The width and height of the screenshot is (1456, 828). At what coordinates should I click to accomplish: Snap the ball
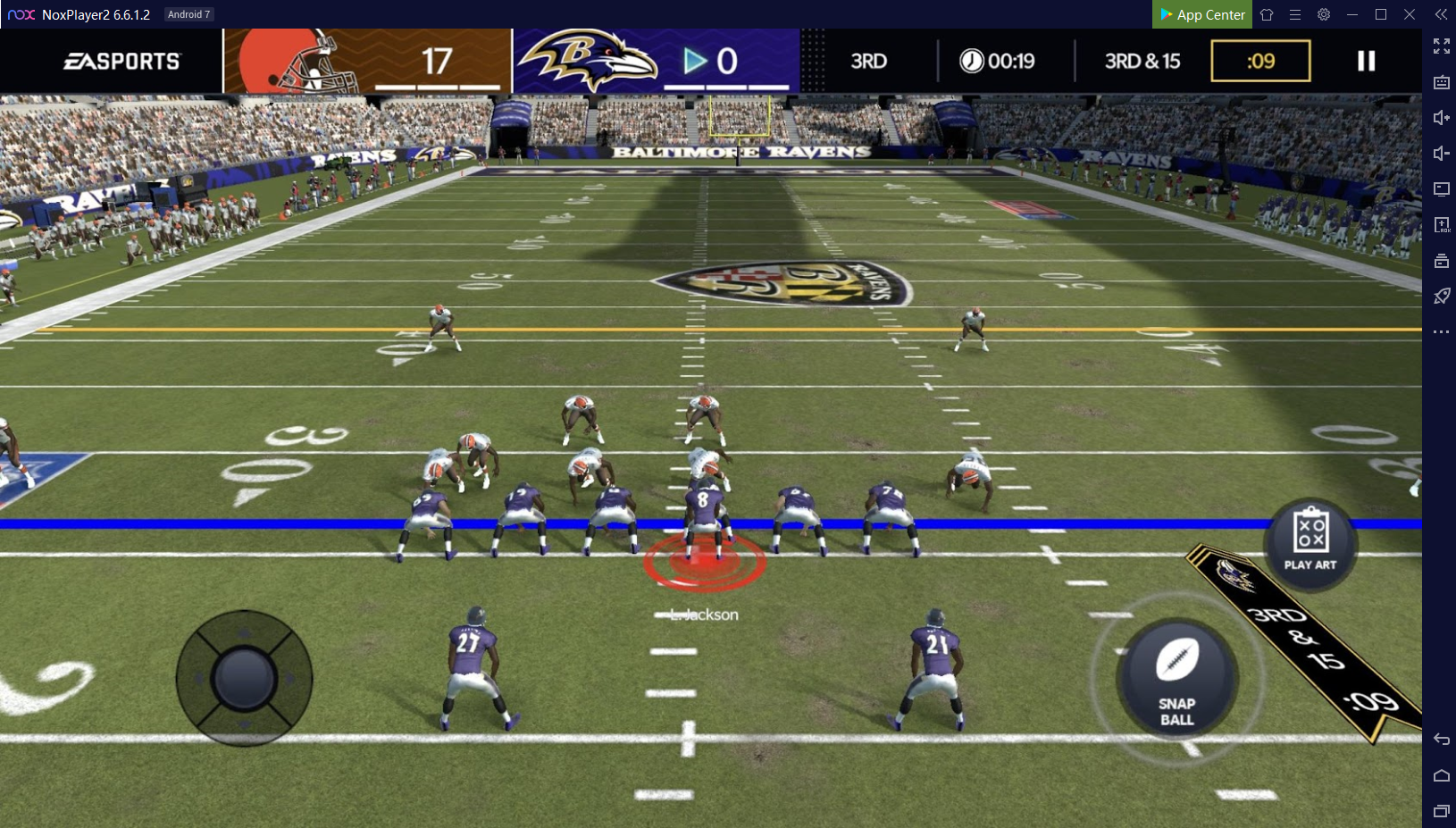(1176, 676)
